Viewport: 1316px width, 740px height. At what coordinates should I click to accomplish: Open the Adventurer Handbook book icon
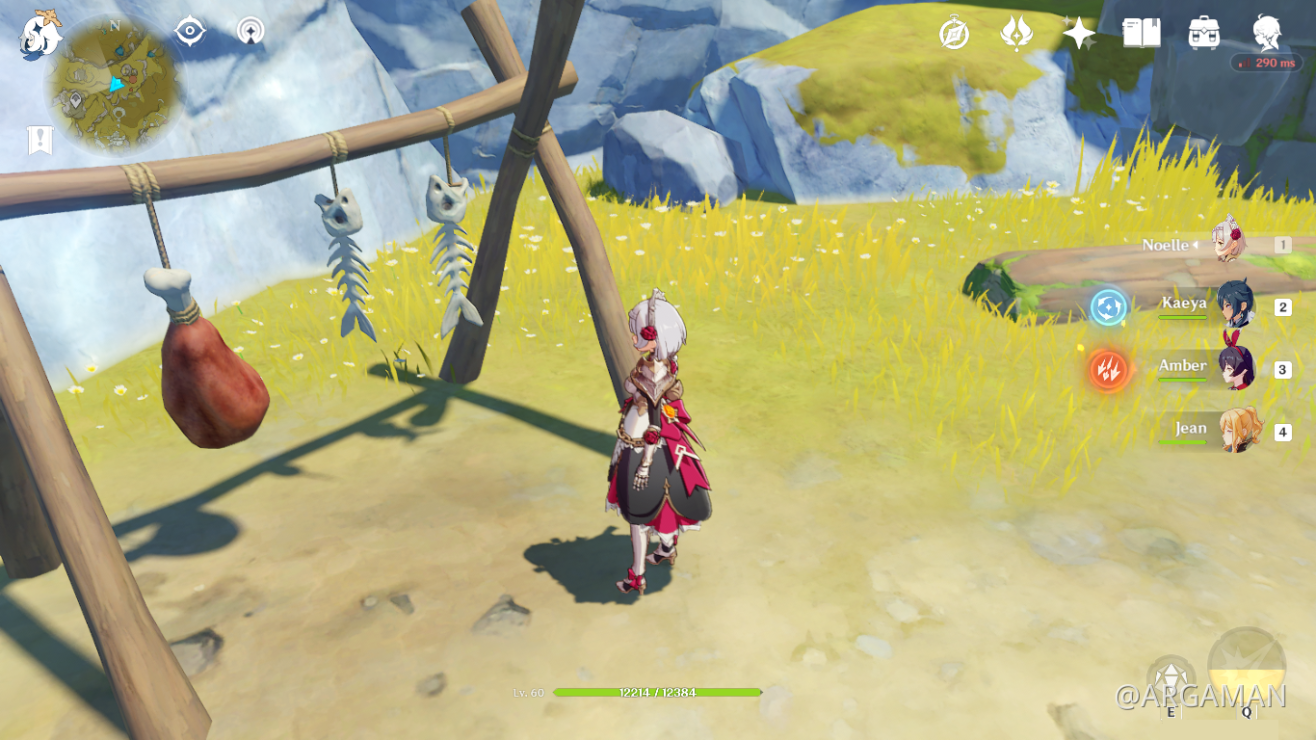(x=1141, y=33)
